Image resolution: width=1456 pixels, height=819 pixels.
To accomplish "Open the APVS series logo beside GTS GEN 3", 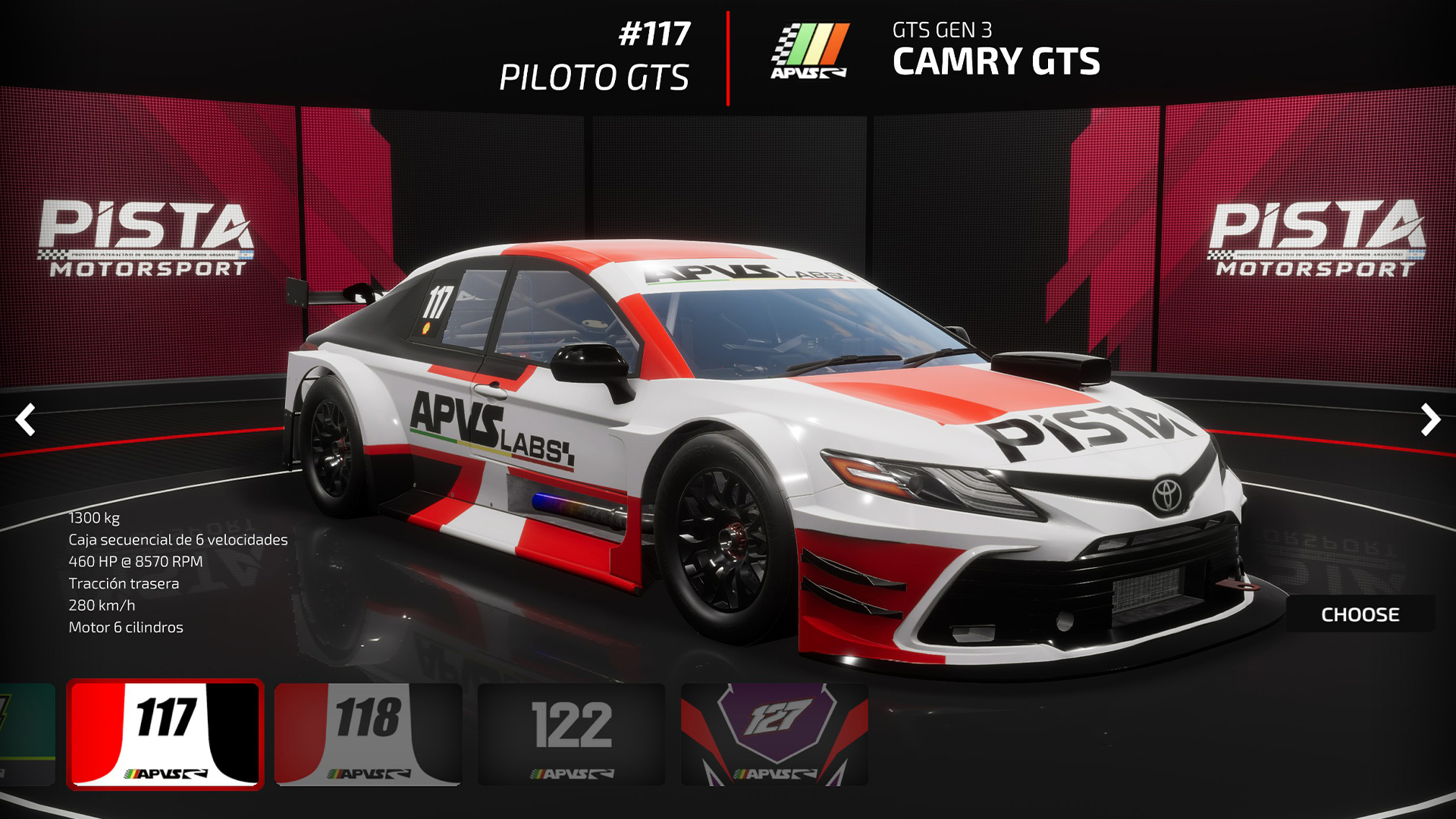I will click(x=811, y=52).
